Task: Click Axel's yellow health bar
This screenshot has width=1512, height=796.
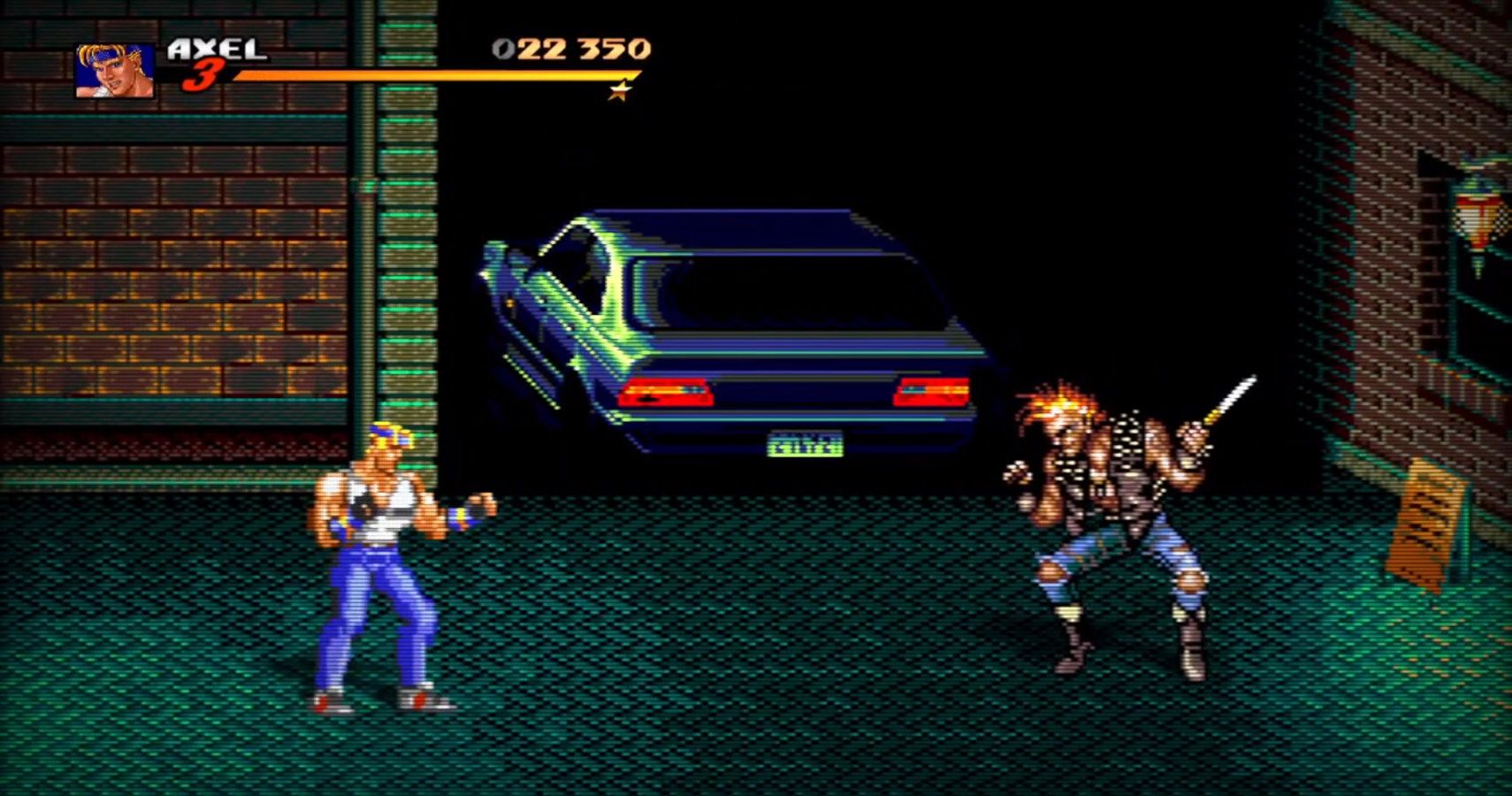Action: tap(424, 75)
